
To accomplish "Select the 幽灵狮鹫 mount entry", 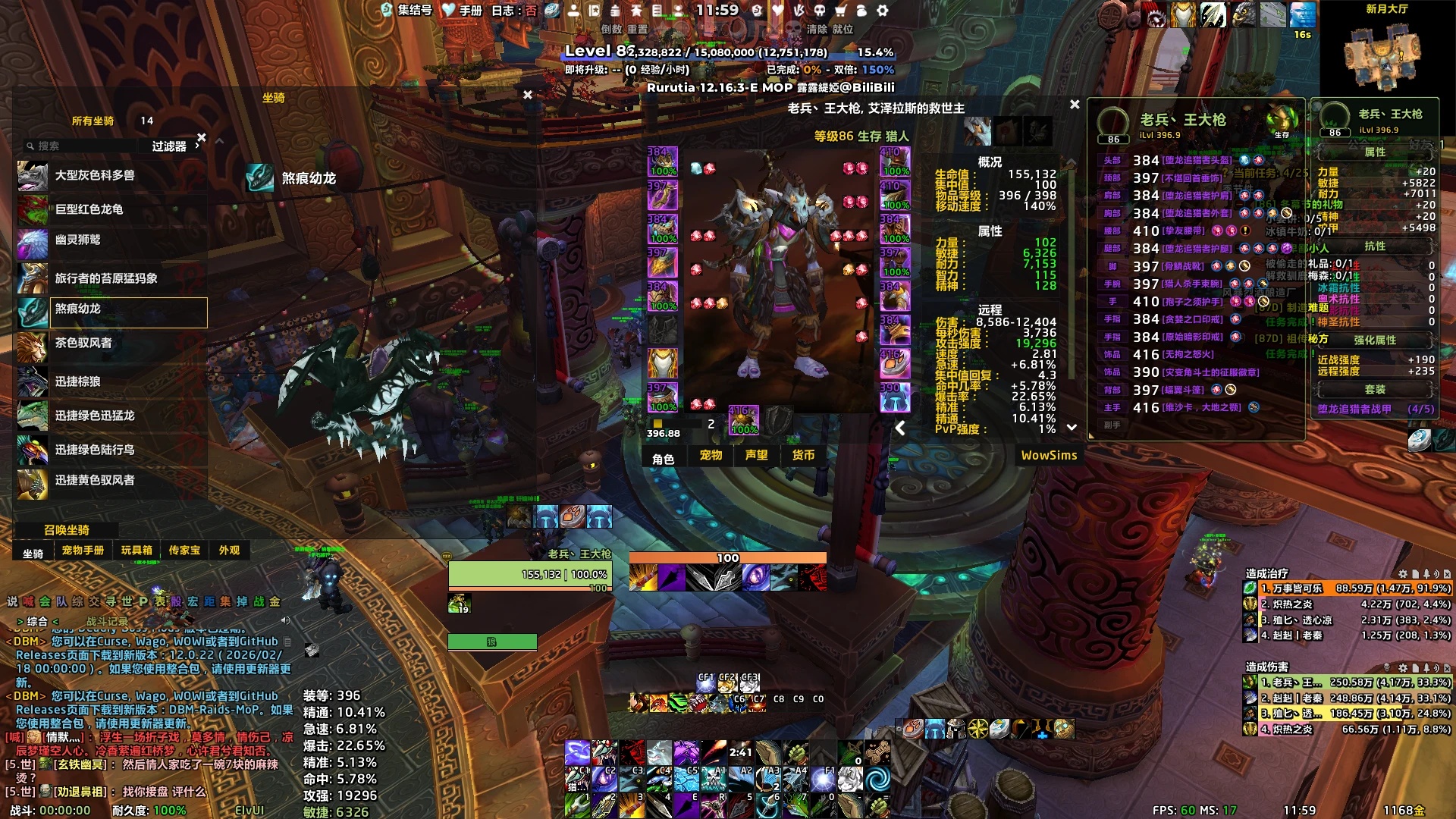I will click(111, 240).
